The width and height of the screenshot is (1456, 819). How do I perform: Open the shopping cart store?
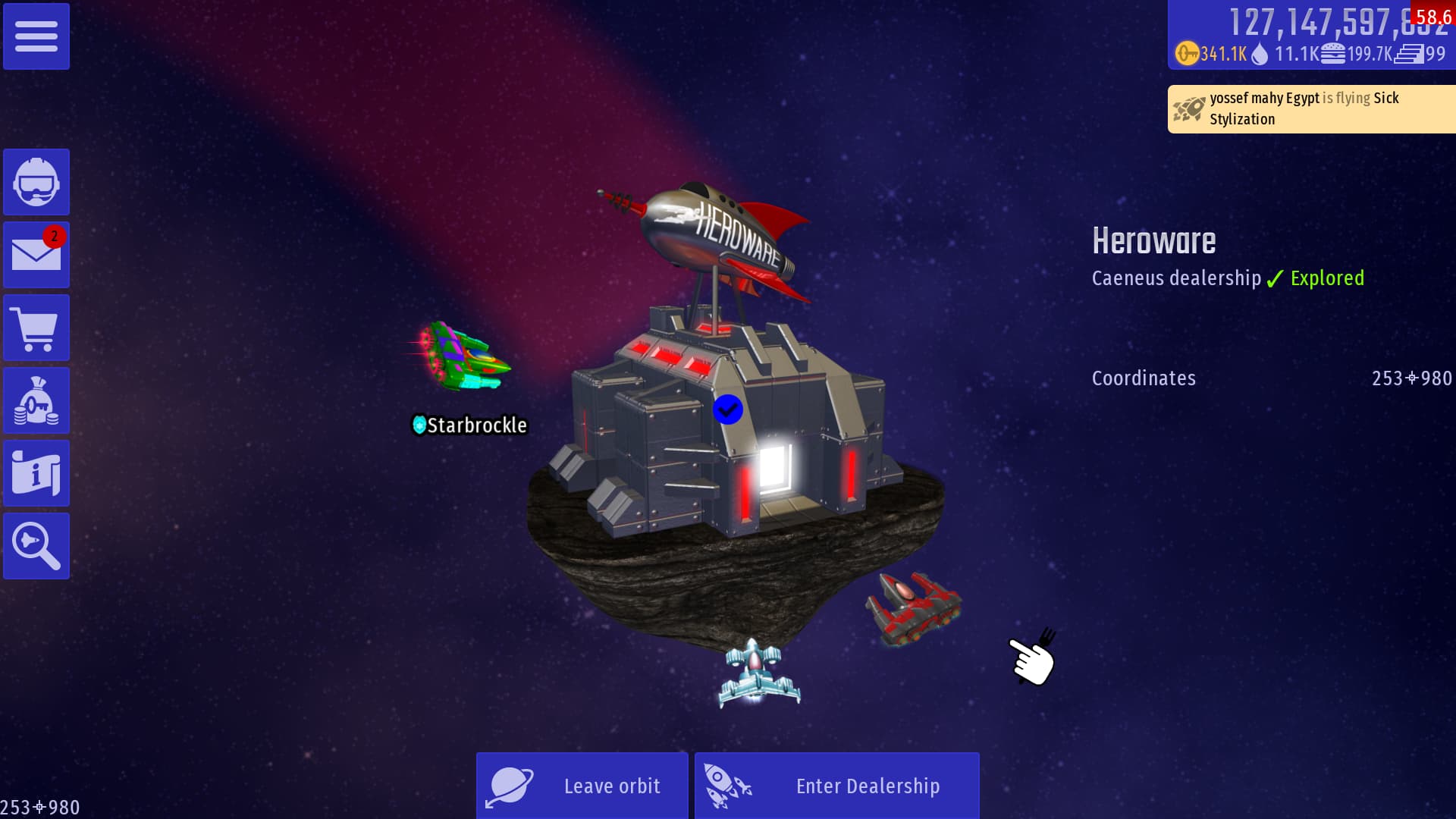(36, 328)
